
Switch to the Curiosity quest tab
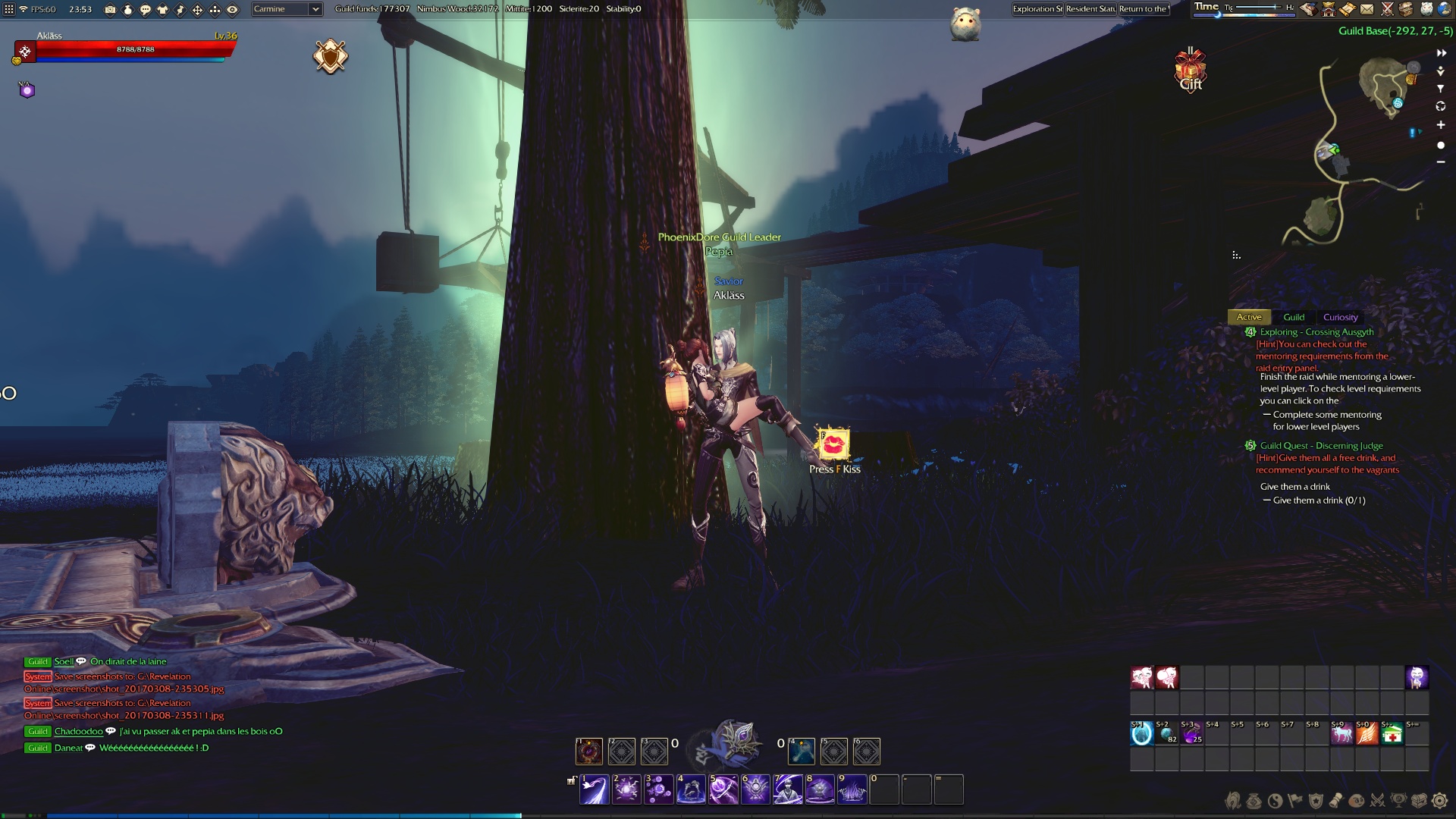[x=1340, y=317]
